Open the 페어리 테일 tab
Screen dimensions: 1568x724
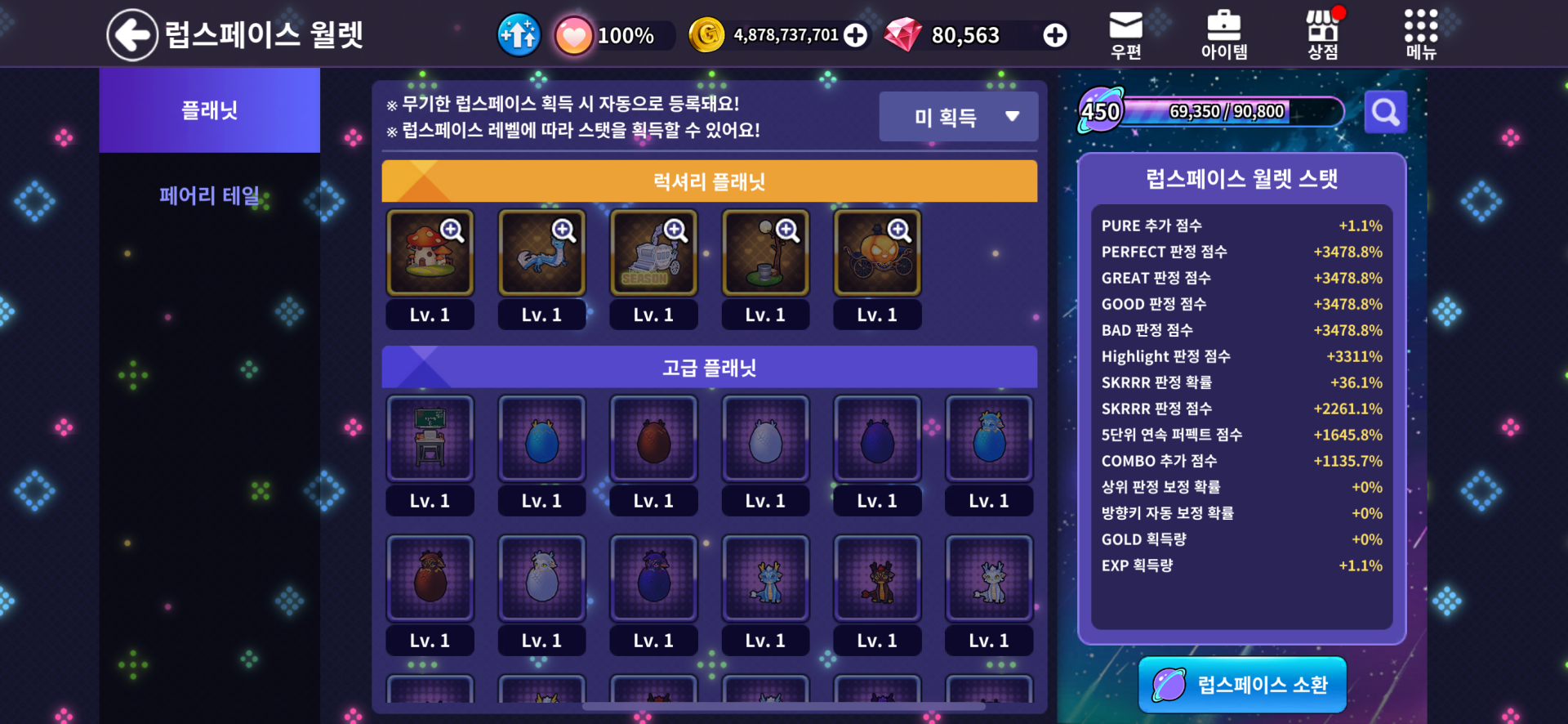click(209, 196)
